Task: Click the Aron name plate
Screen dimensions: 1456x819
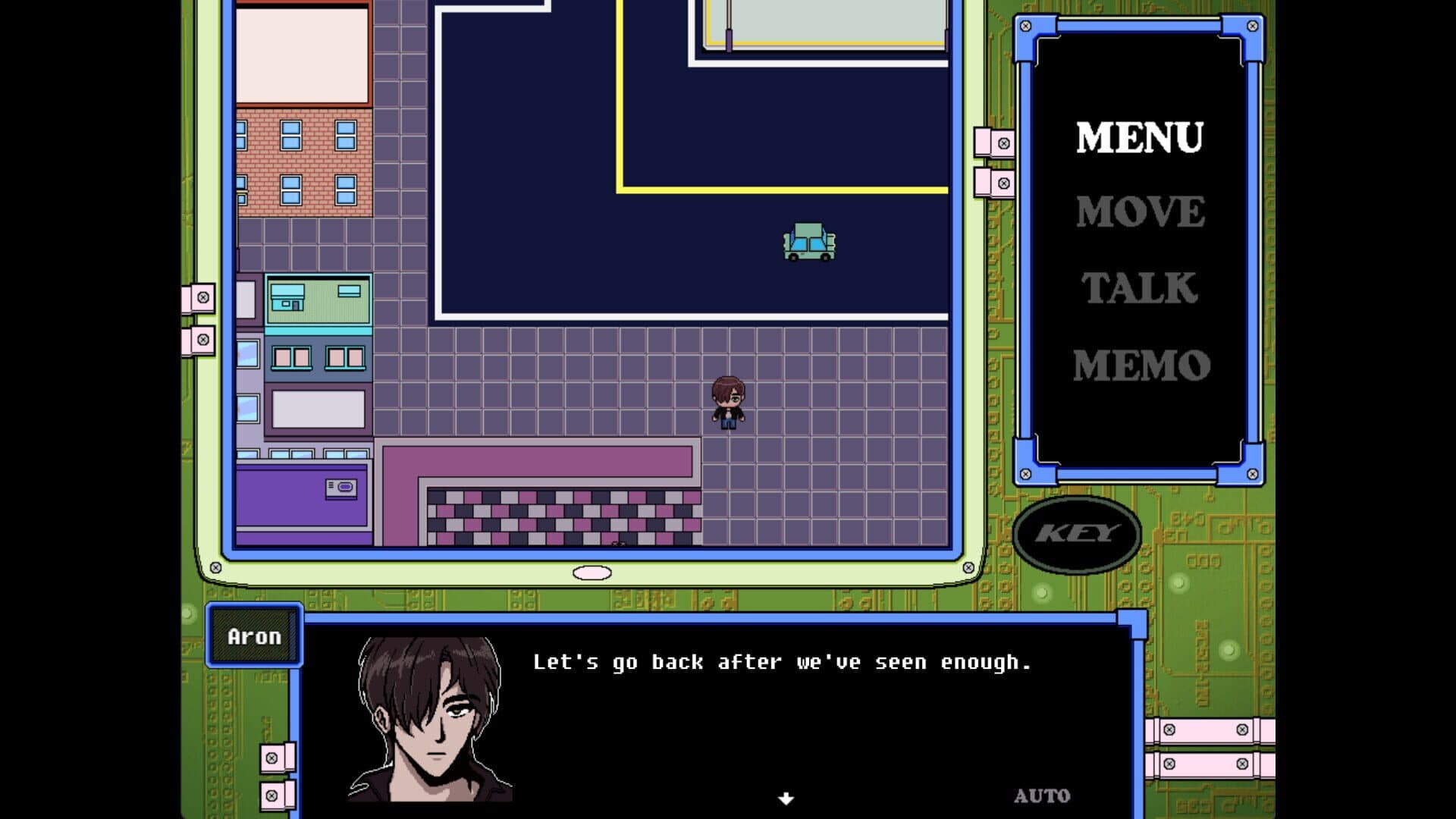Action: pyautogui.click(x=253, y=635)
